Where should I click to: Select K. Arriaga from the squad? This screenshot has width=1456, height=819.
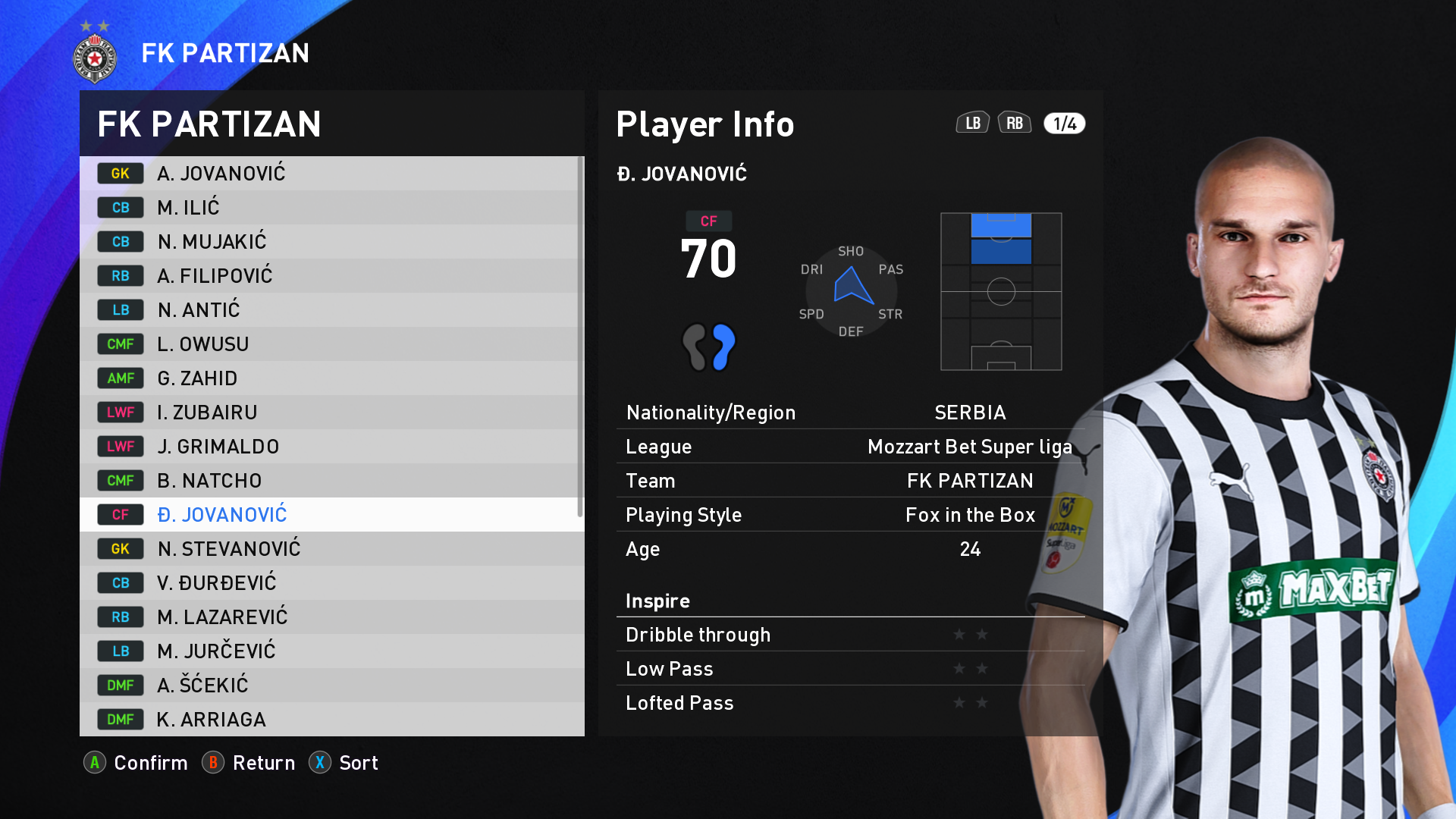(331, 719)
